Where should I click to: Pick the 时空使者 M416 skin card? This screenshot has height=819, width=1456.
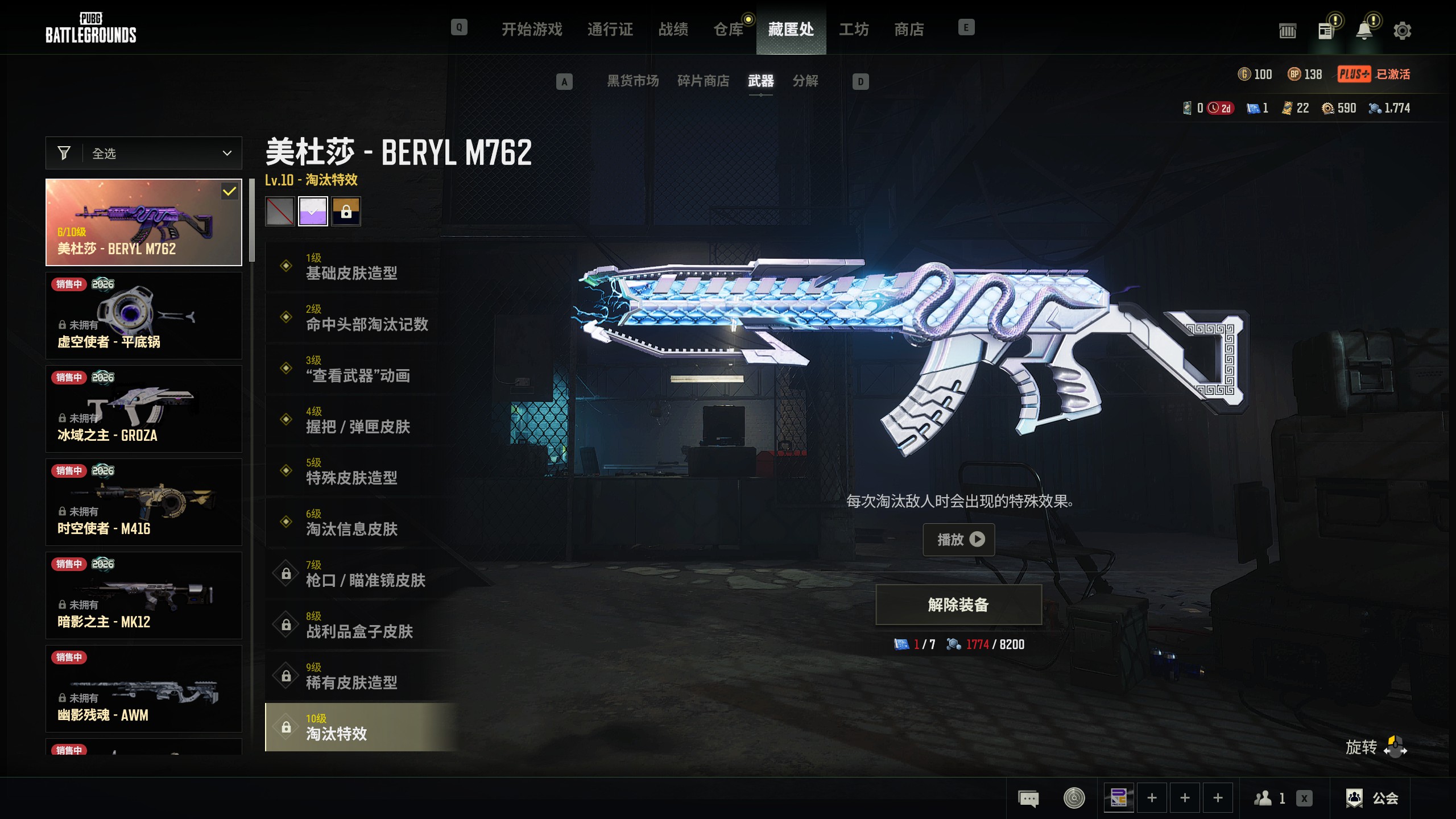tap(144, 502)
